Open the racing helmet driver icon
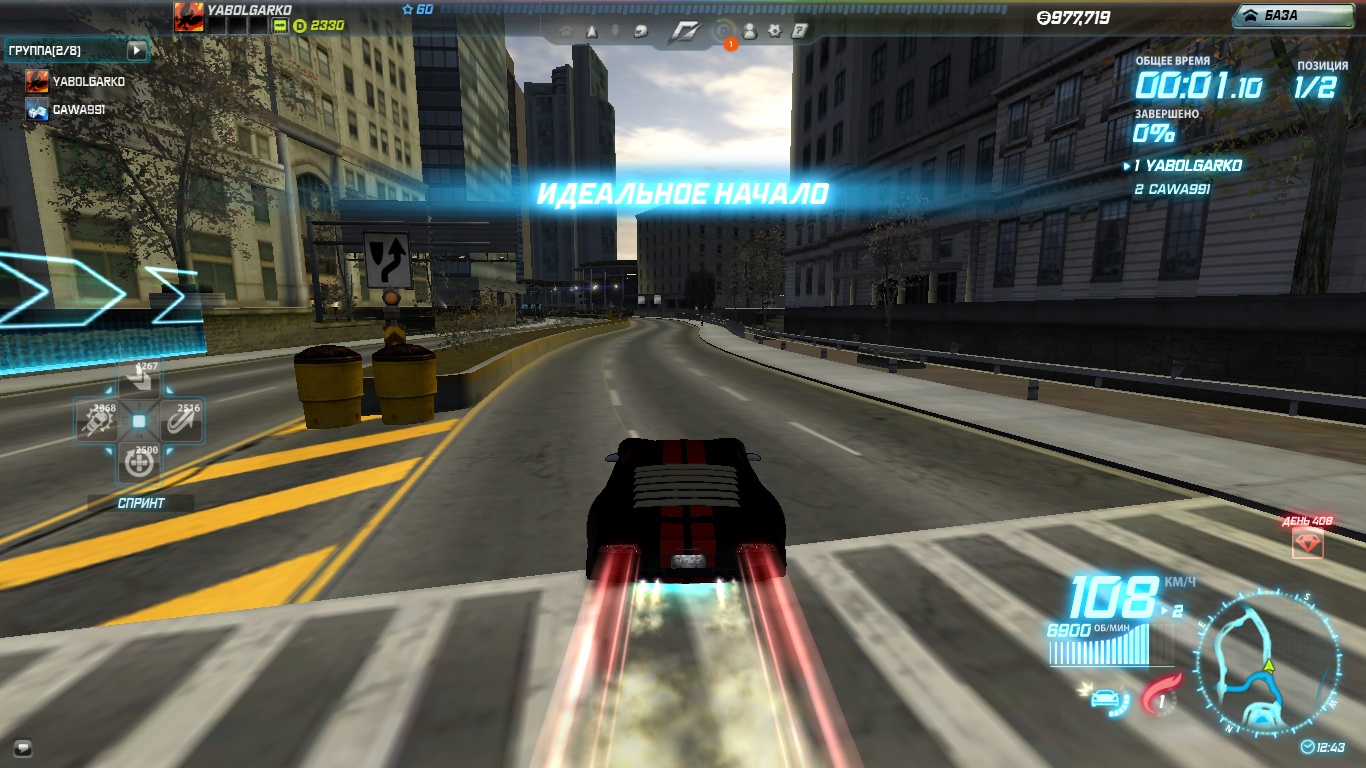1366x768 pixels. point(640,32)
